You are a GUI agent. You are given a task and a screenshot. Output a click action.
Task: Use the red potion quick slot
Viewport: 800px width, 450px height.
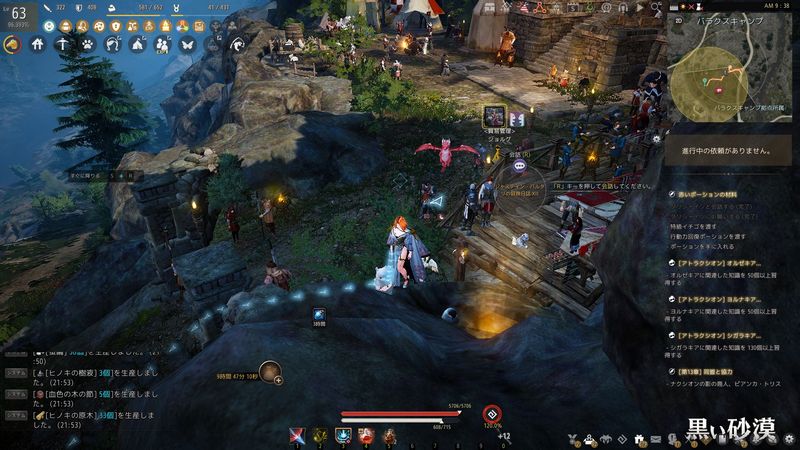pyautogui.click(x=366, y=435)
